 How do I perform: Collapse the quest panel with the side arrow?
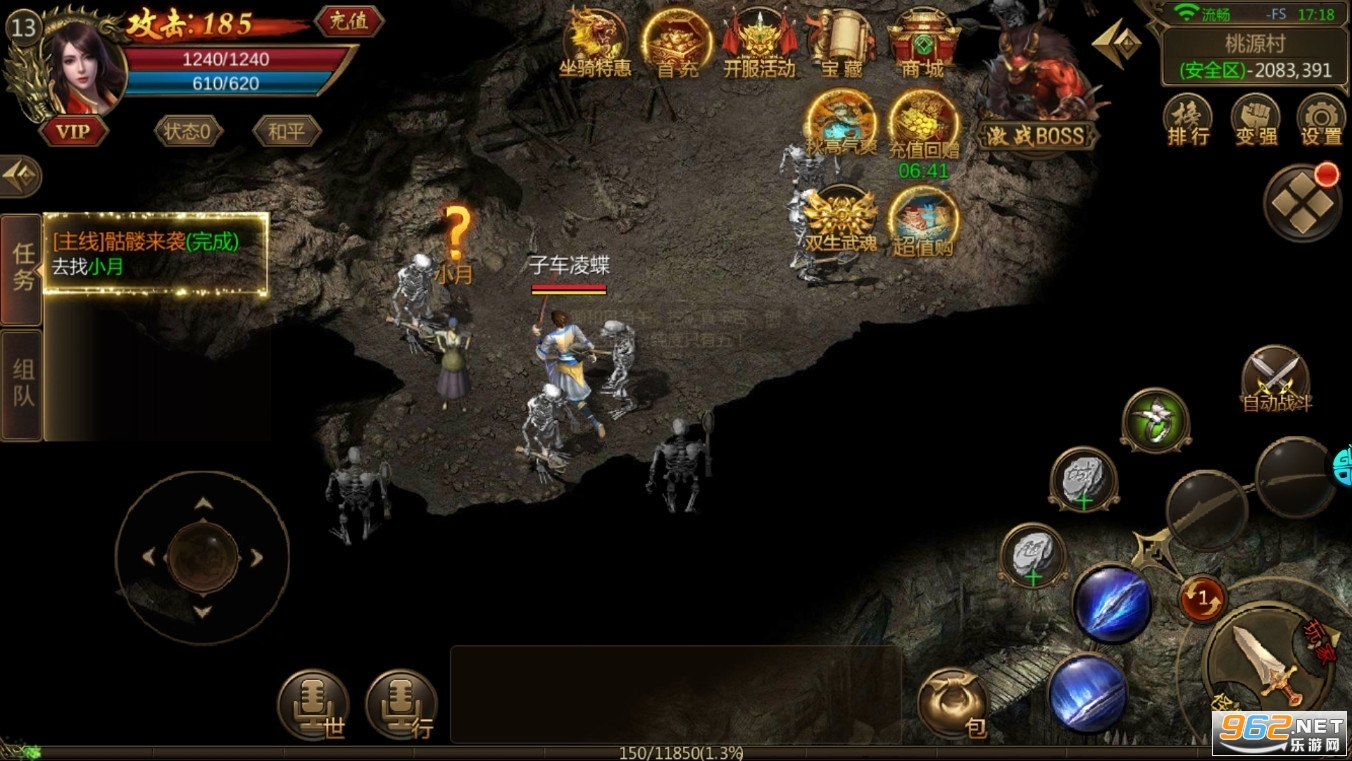click(x=18, y=176)
